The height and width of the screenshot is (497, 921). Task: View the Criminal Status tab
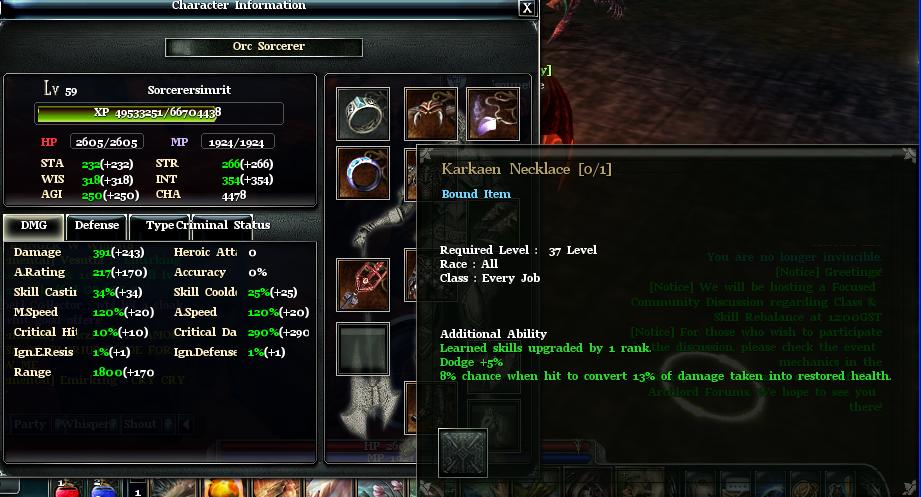click(223, 226)
